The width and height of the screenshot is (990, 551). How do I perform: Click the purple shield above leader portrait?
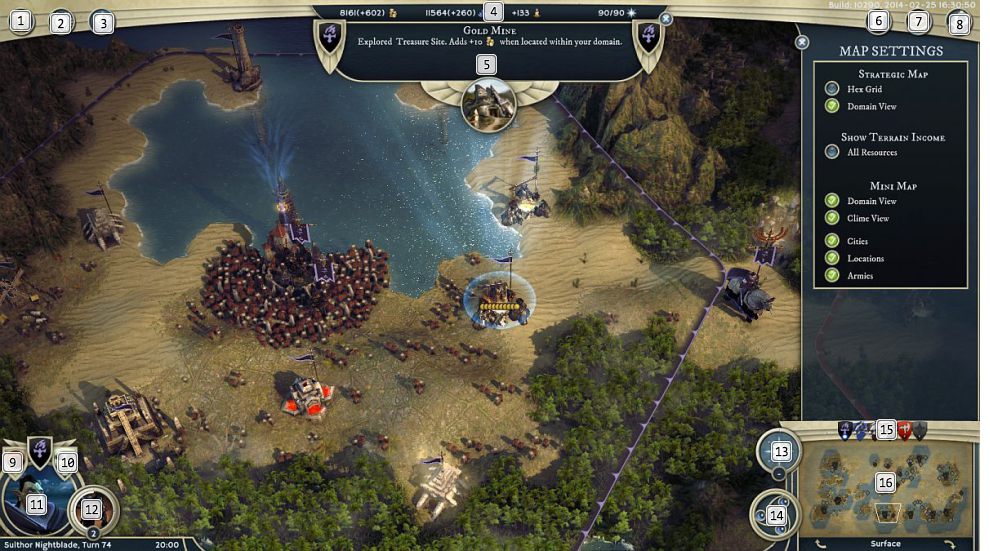(39, 452)
